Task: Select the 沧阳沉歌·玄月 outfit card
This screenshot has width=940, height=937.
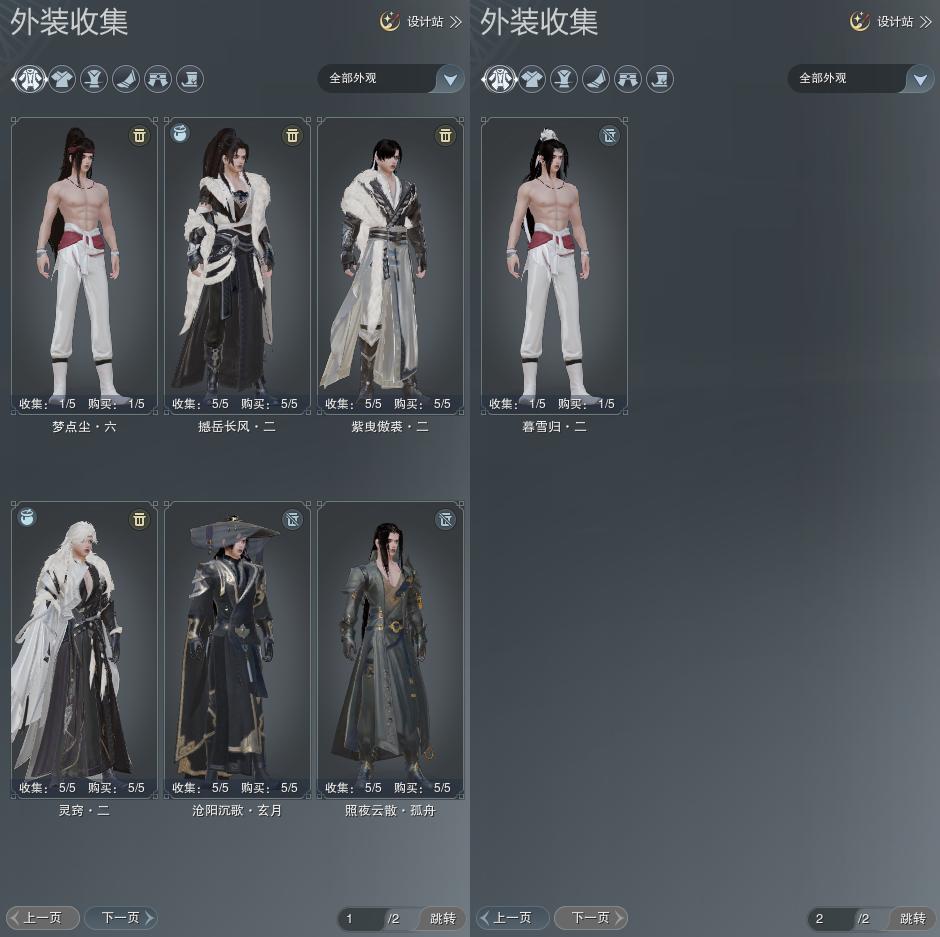Action: coord(237,649)
